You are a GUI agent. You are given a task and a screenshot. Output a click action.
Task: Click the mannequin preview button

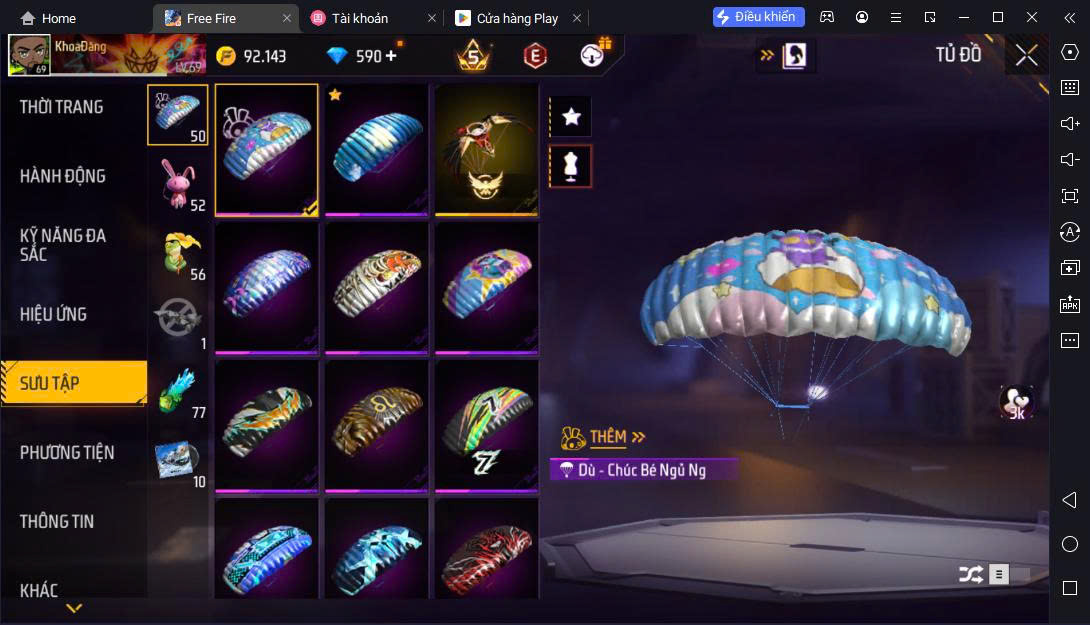(571, 167)
